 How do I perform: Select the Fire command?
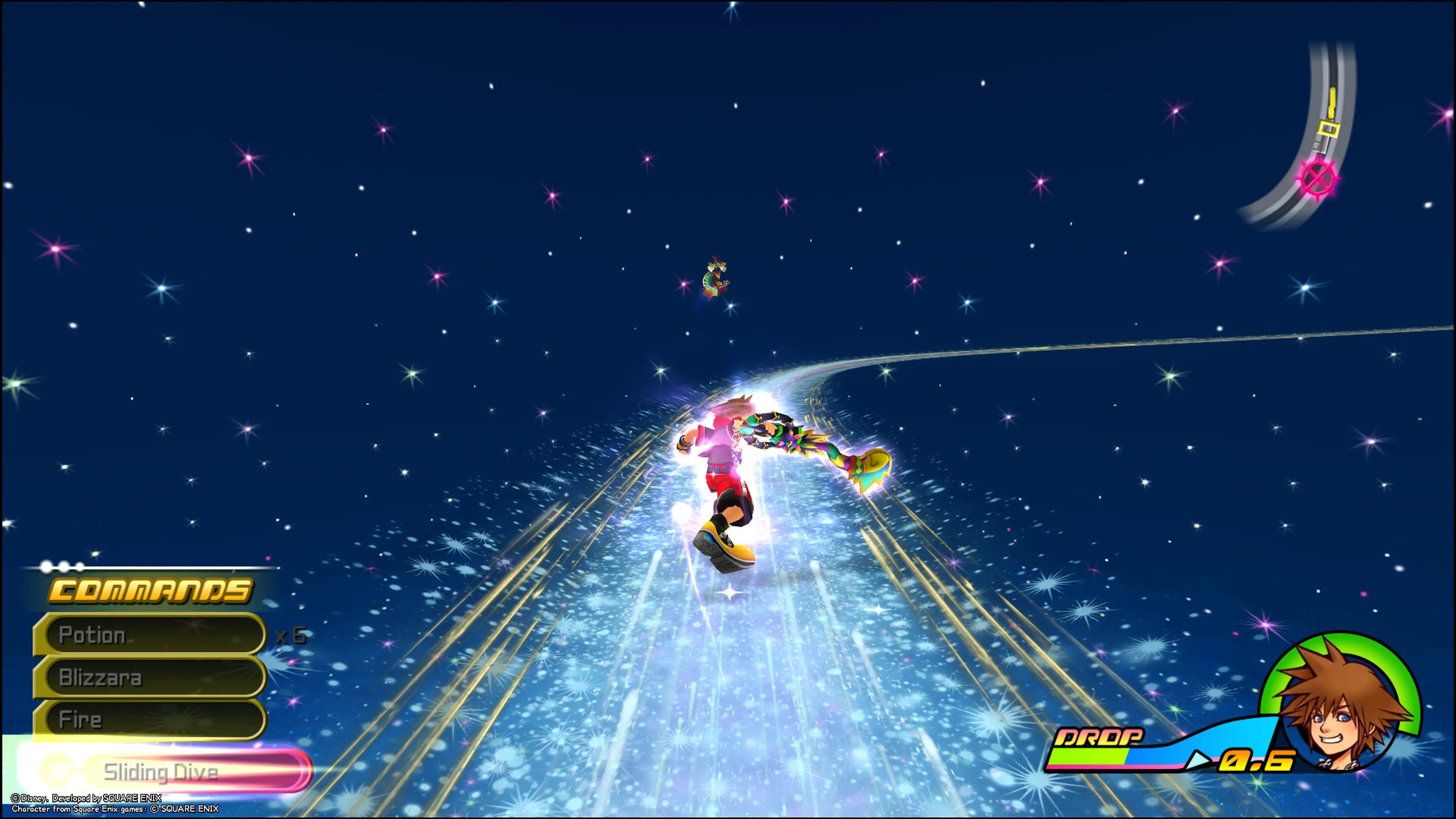coord(150,720)
